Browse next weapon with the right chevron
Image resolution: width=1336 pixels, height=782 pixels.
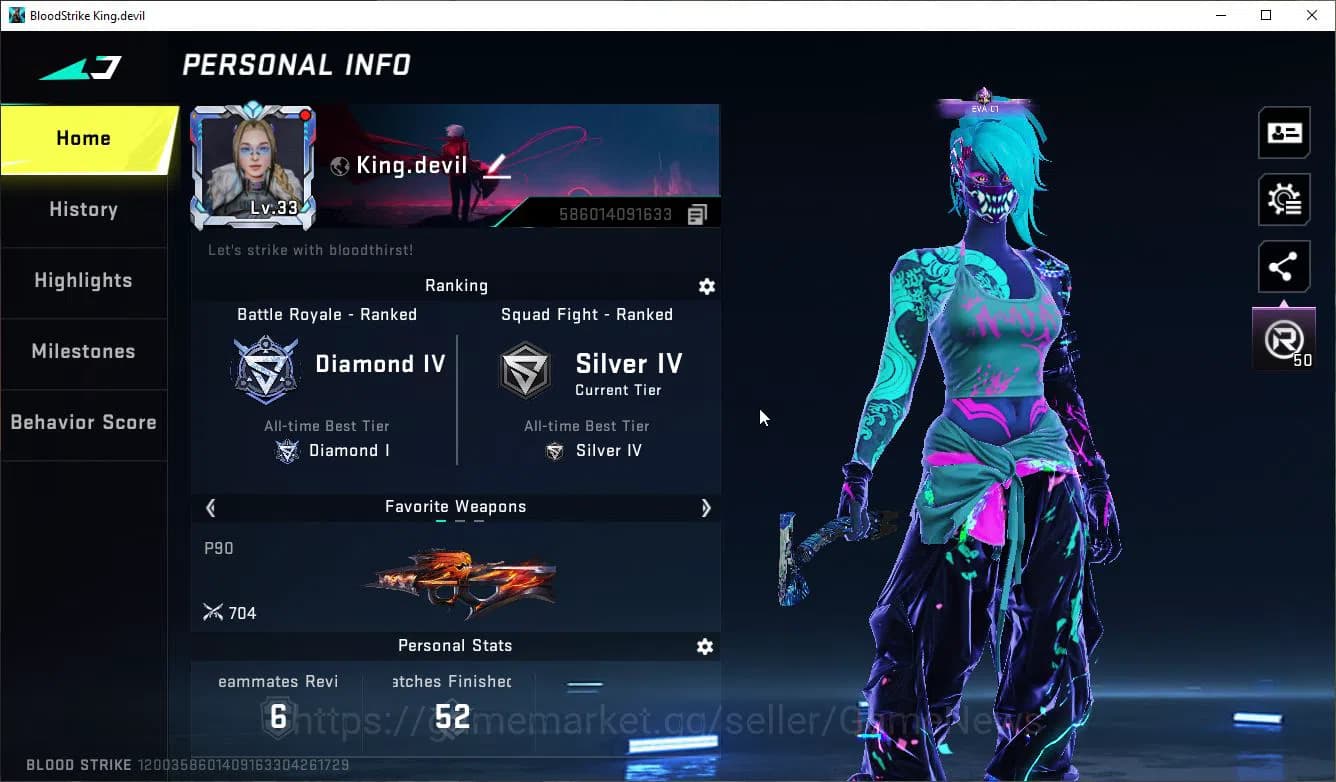pos(705,508)
